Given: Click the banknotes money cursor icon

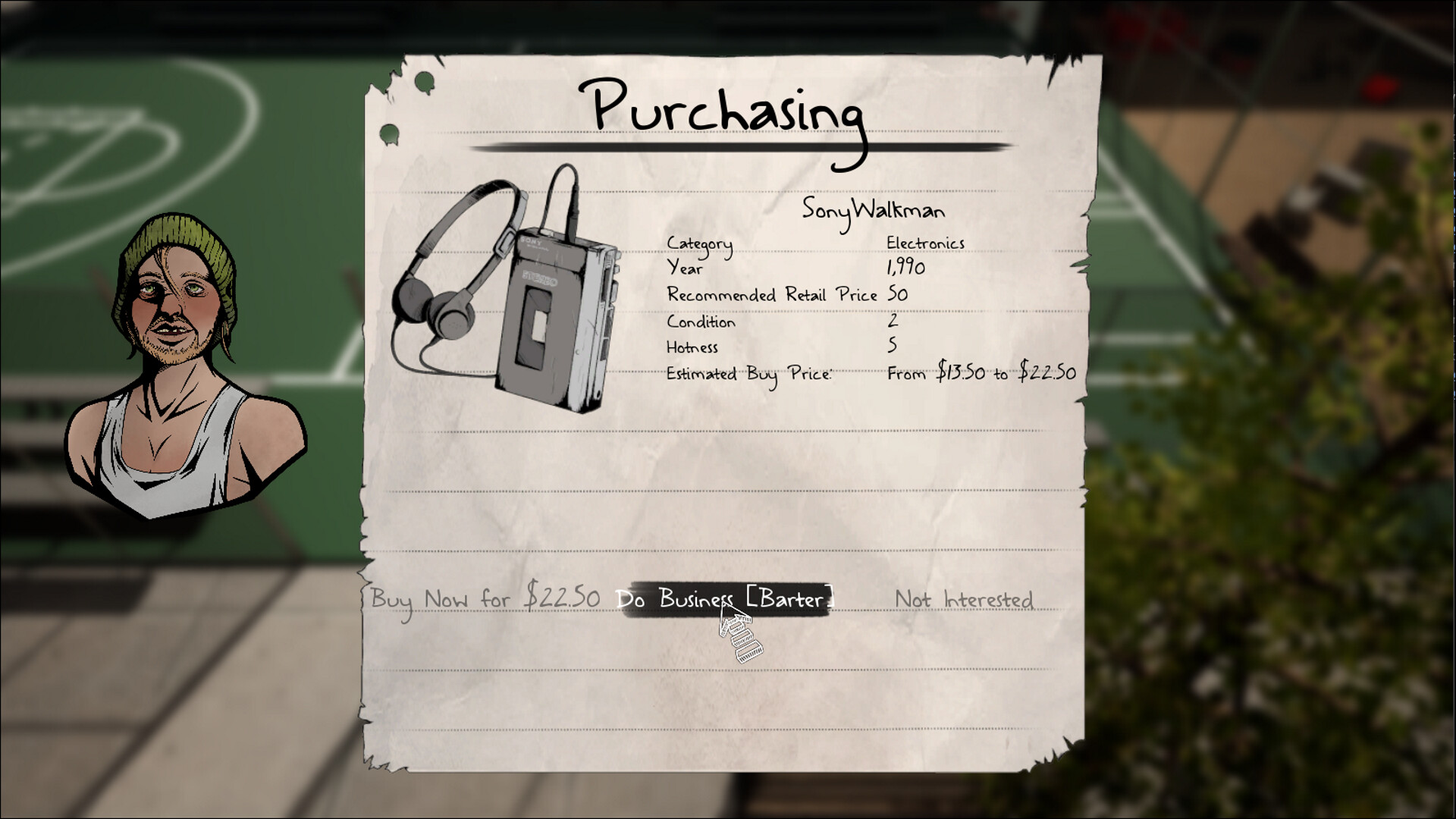Looking at the screenshot, I should click(742, 637).
